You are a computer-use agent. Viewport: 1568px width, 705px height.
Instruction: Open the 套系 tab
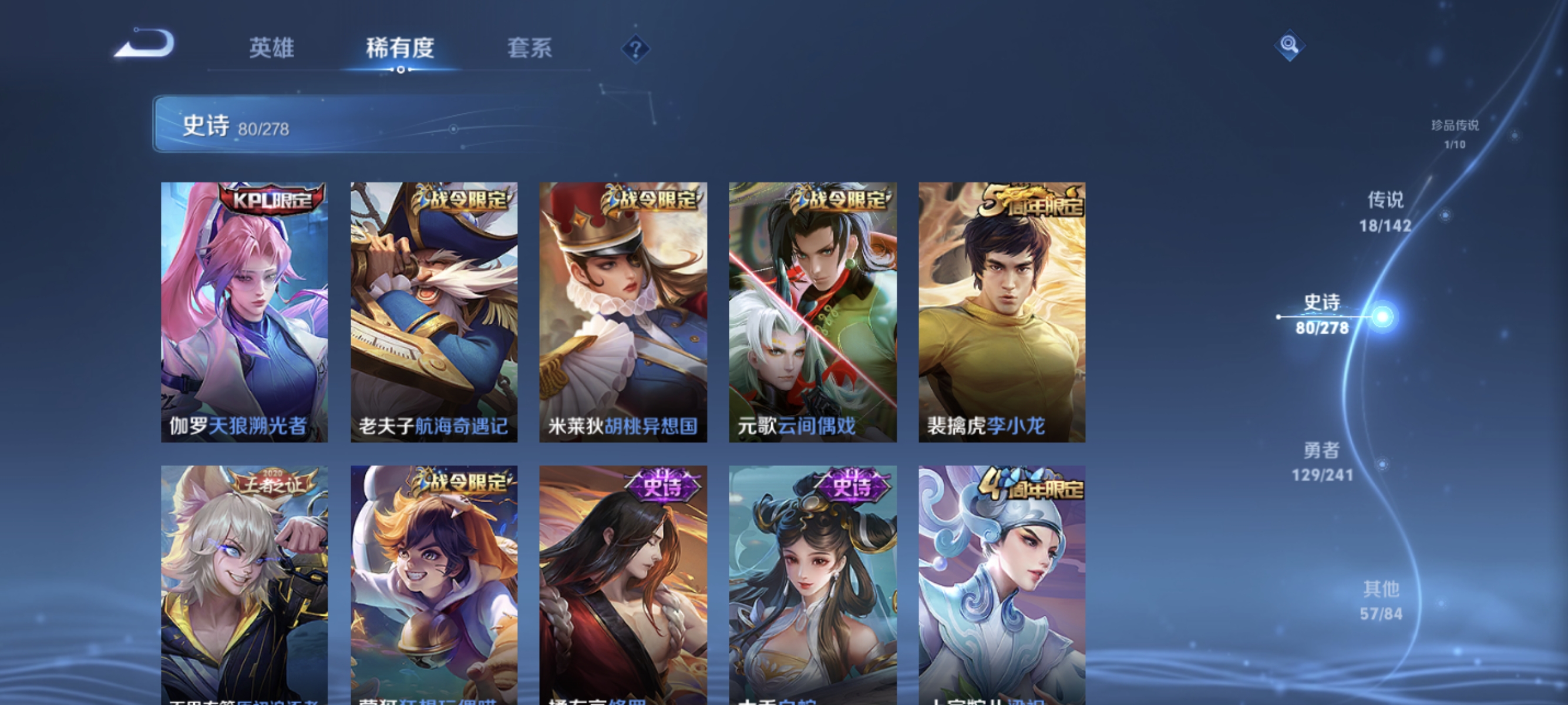point(530,49)
